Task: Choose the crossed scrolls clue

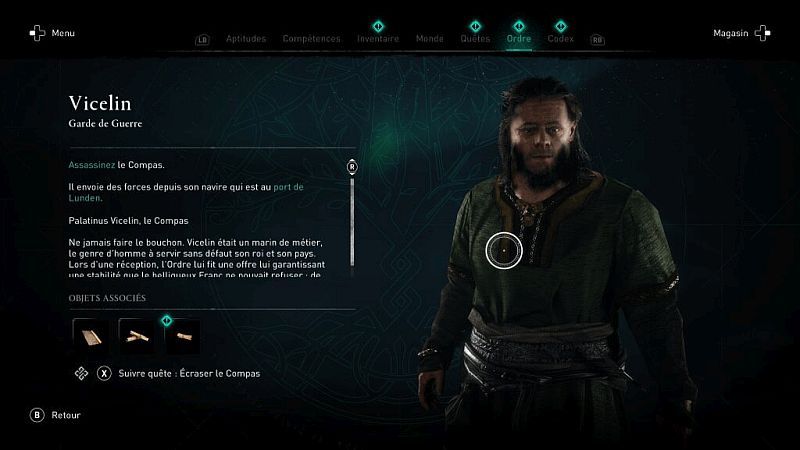Action: [x=136, y=336]
